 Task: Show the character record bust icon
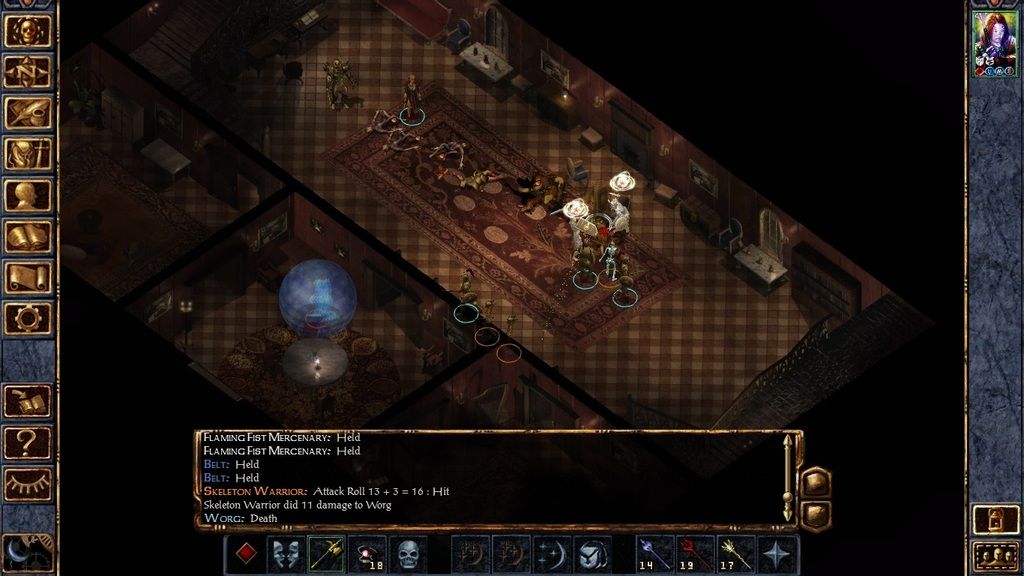28,195
